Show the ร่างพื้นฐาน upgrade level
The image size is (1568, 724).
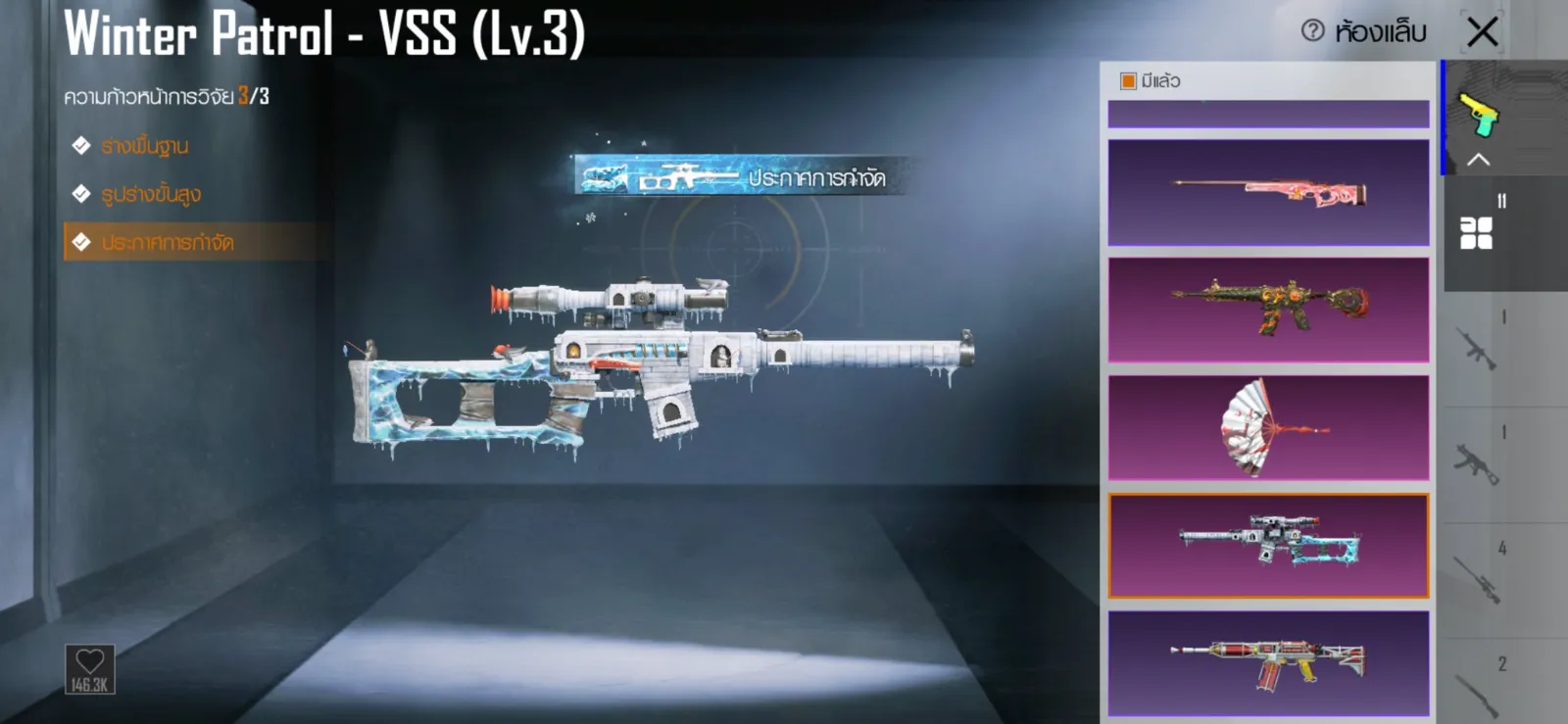[x=145, y=146]
